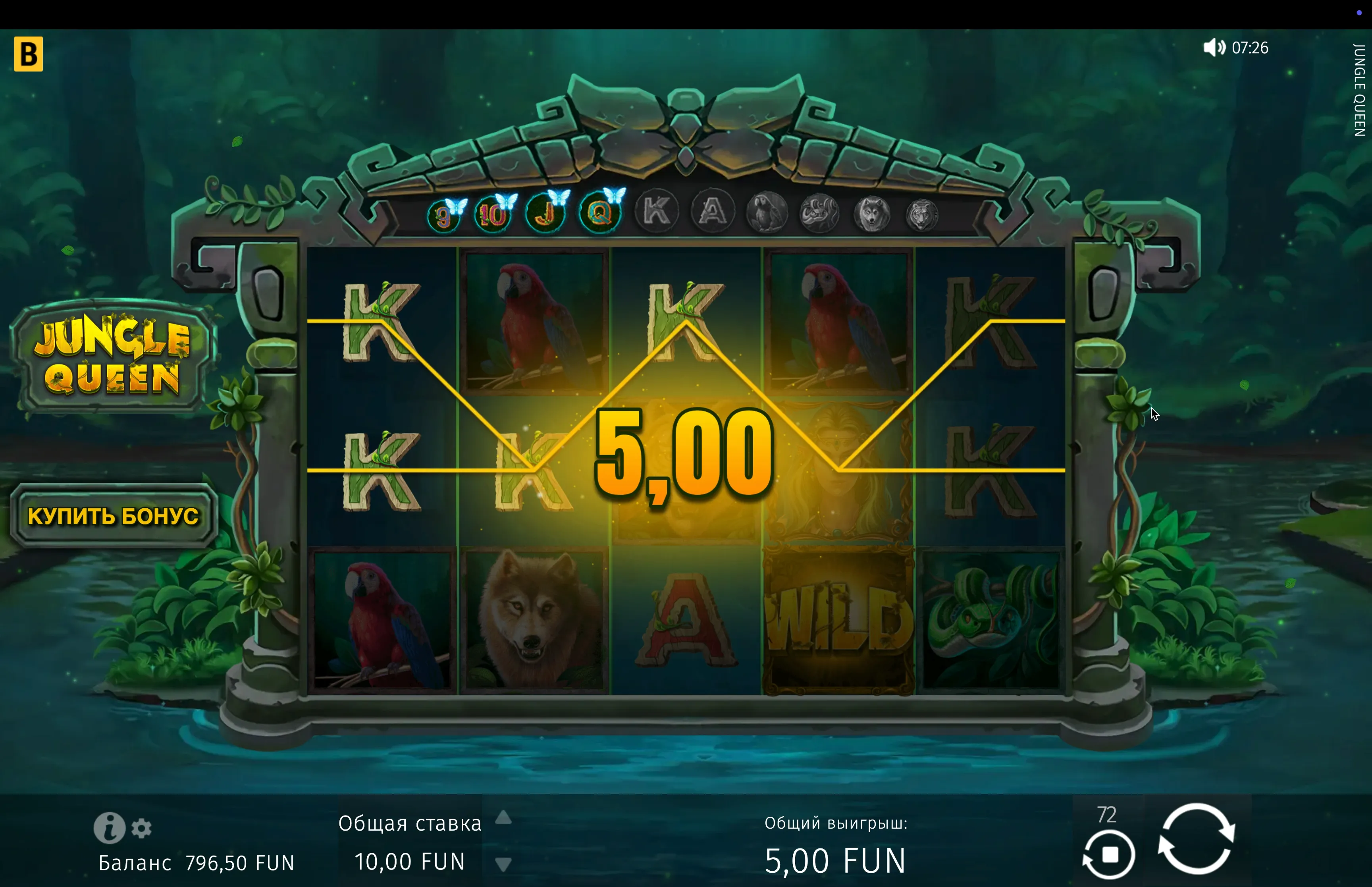Open the Buy Bonus (КУПИТЬ БОНУС) menu

(114, 515)
